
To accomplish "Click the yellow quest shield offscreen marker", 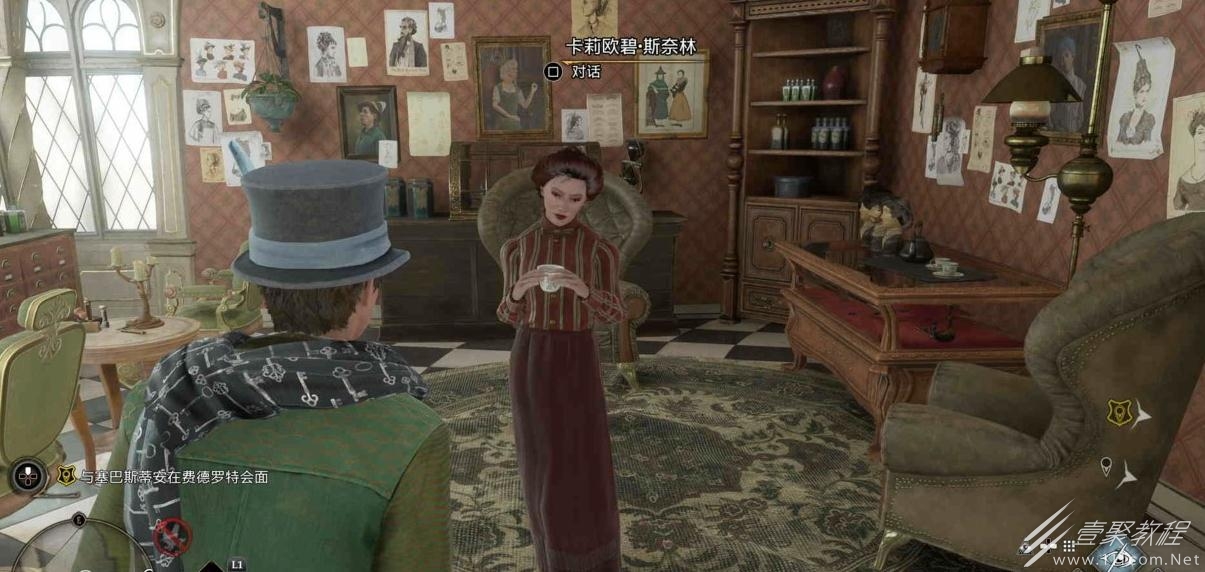I will coord(1119,413).
